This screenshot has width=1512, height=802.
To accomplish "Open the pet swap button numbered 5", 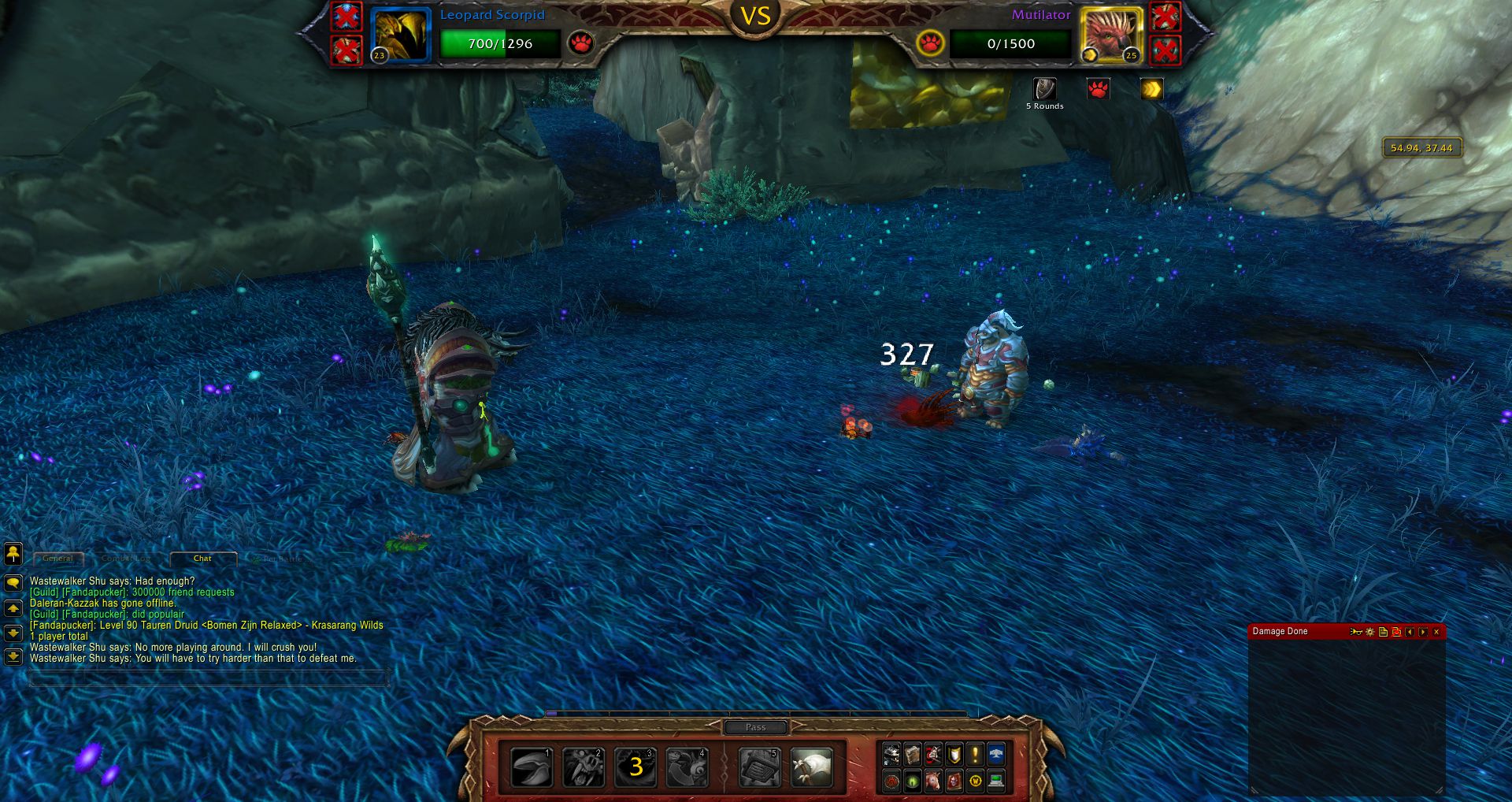I will tap(759, 767).
